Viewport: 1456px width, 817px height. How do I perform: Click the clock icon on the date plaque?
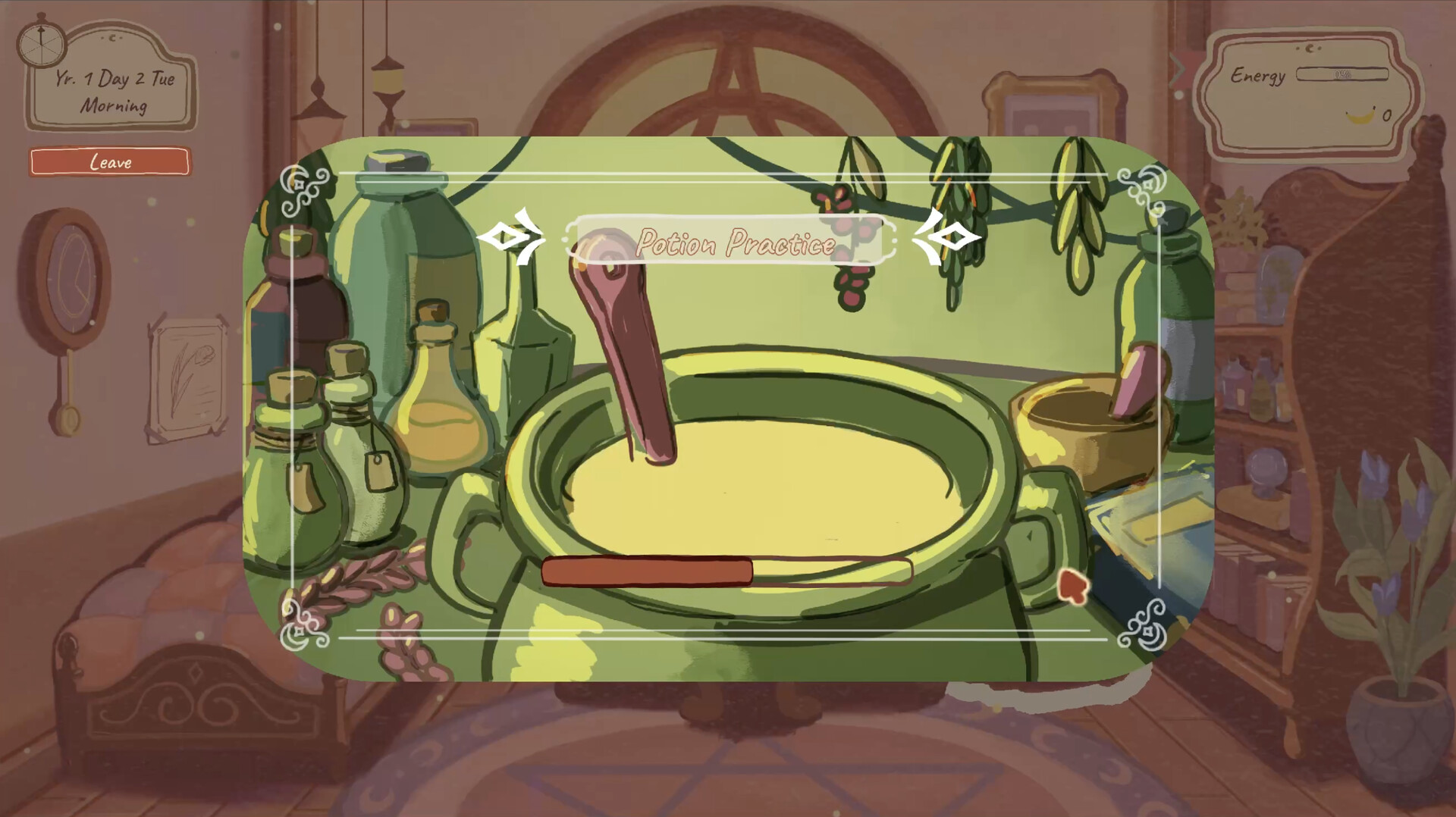pos(40,44)
